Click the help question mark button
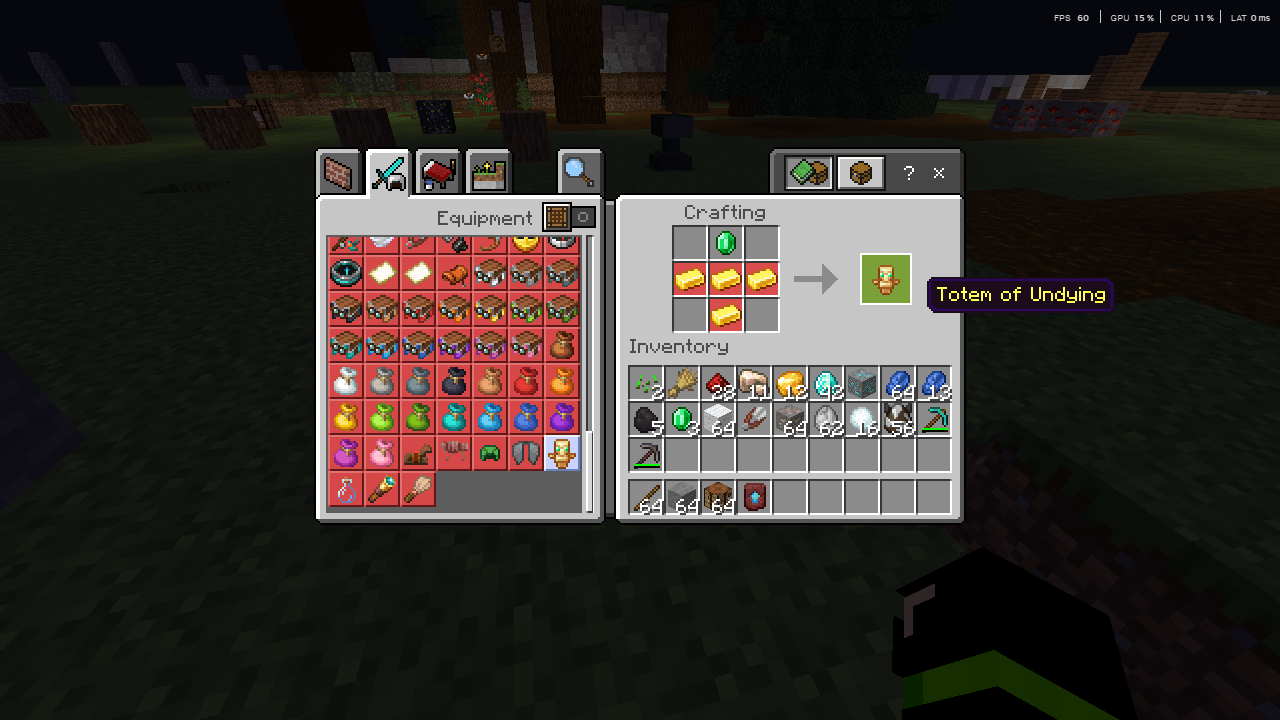Image resolution: width=1280 pixels, height=720 pixels. coord(908,172)
